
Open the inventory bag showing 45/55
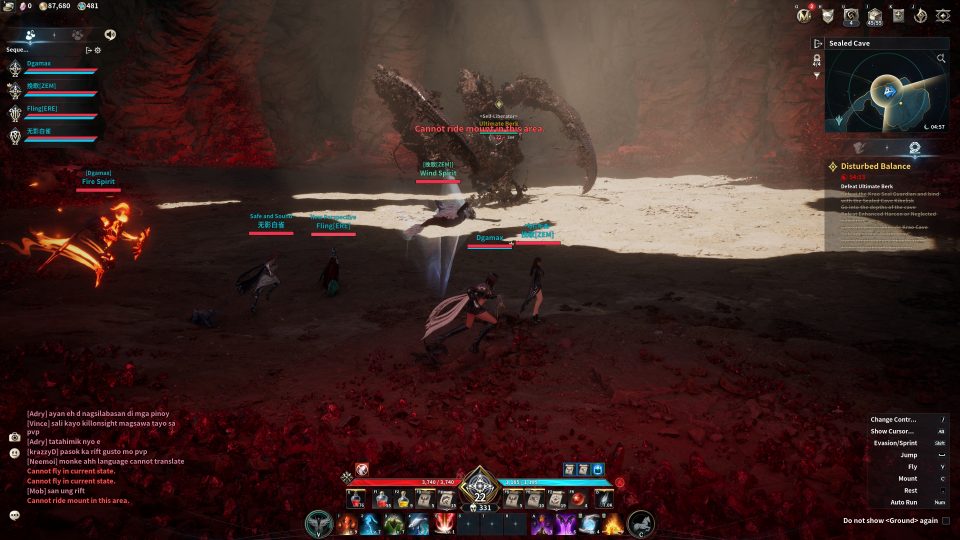[874, 15]
